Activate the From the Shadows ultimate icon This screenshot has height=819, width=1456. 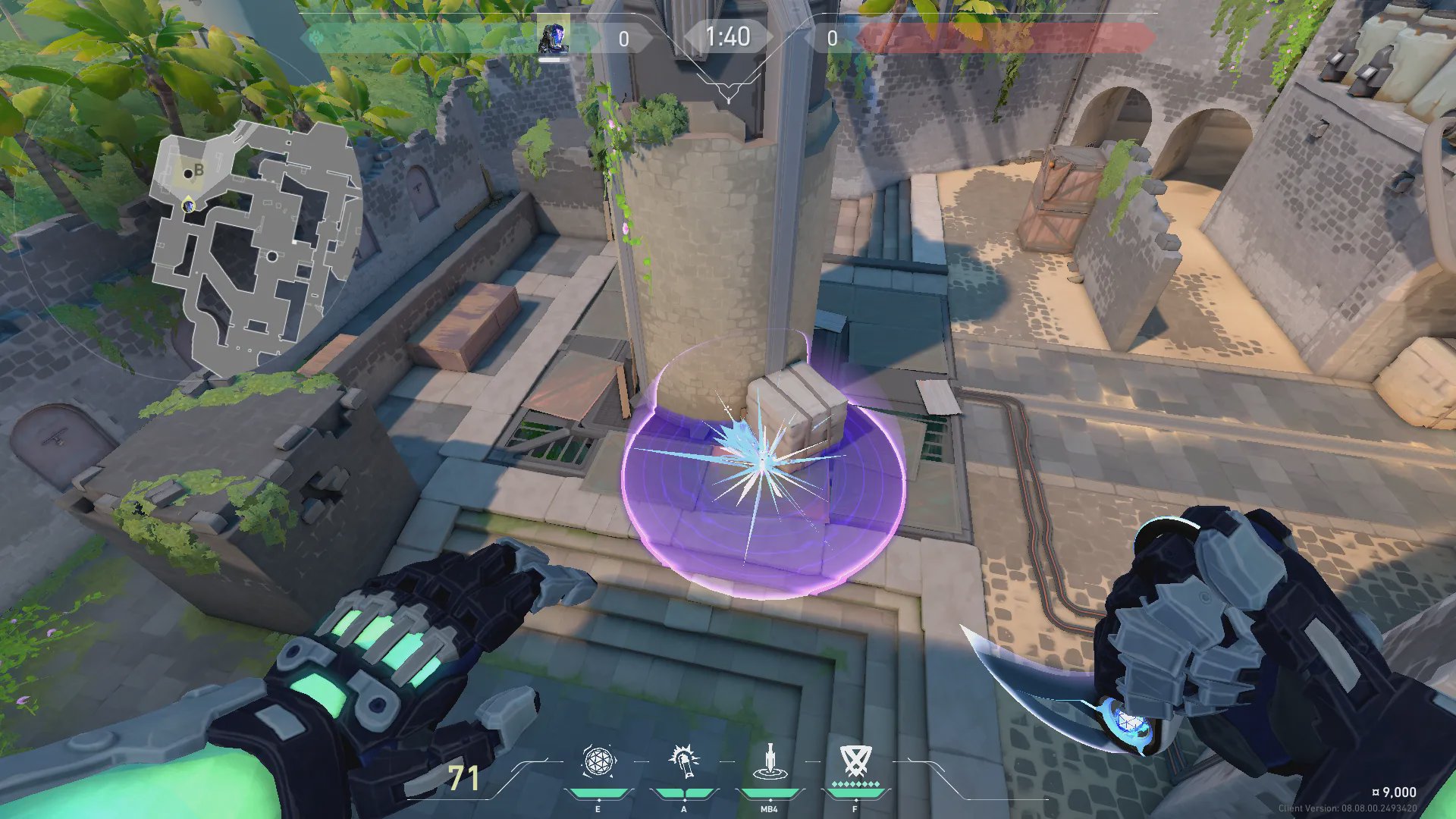tap(855, 761)
